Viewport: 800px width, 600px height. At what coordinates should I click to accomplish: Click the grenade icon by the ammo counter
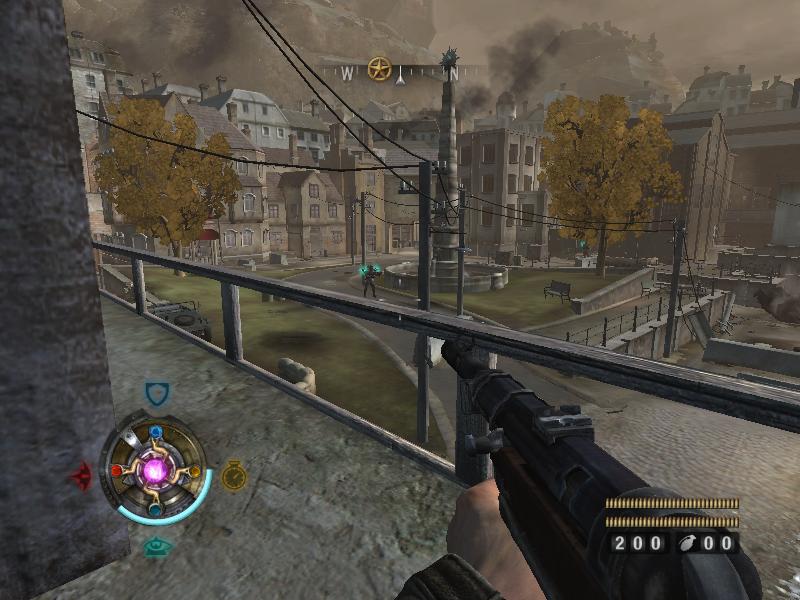688,543
